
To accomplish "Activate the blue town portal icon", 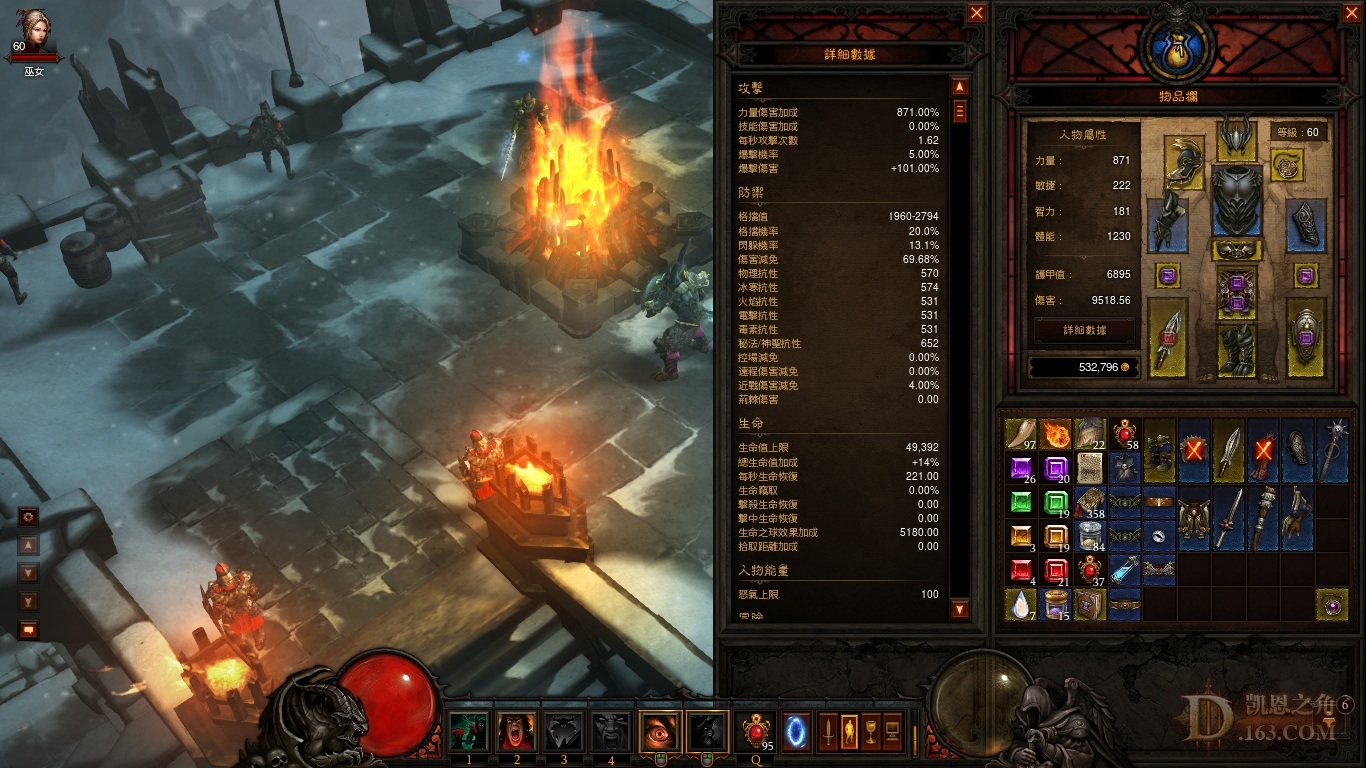I will pos(796,732).
